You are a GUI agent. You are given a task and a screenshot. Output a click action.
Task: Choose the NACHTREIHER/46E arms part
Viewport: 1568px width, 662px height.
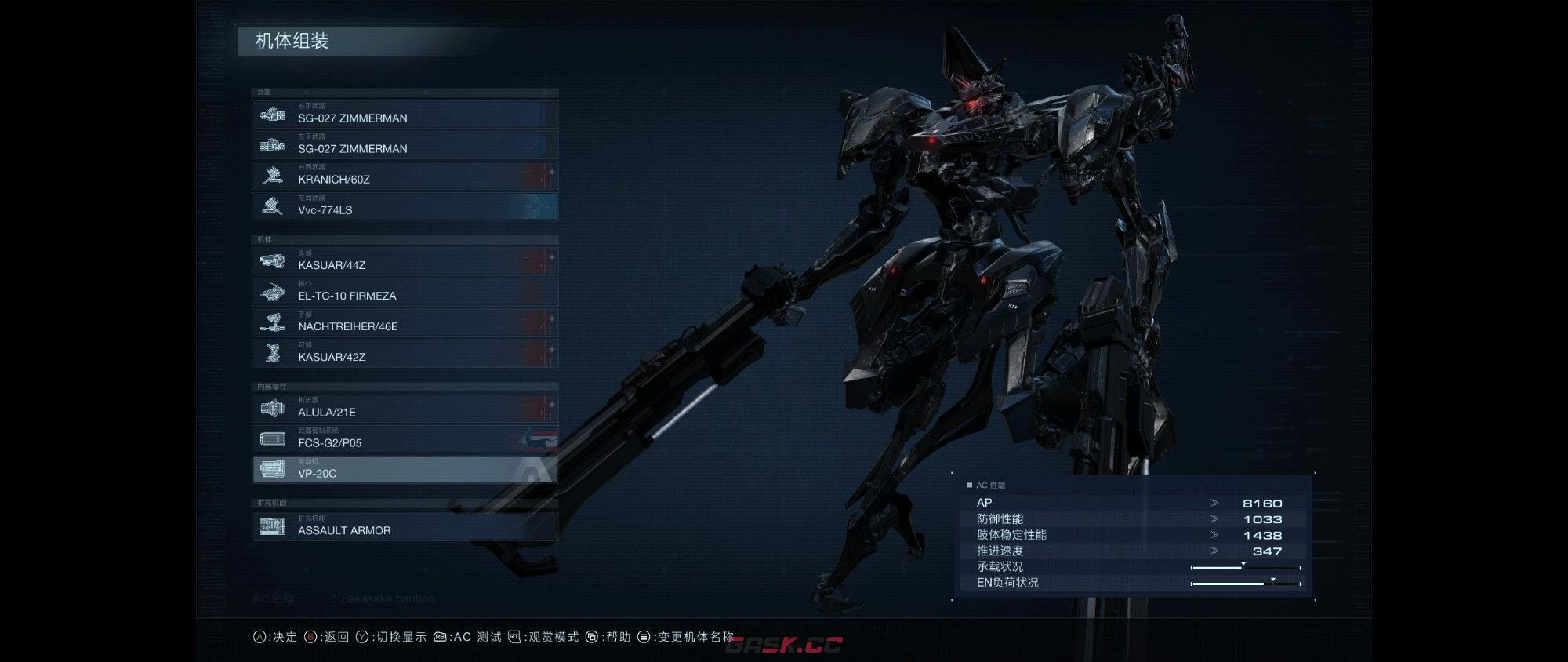tap(405, 322)
